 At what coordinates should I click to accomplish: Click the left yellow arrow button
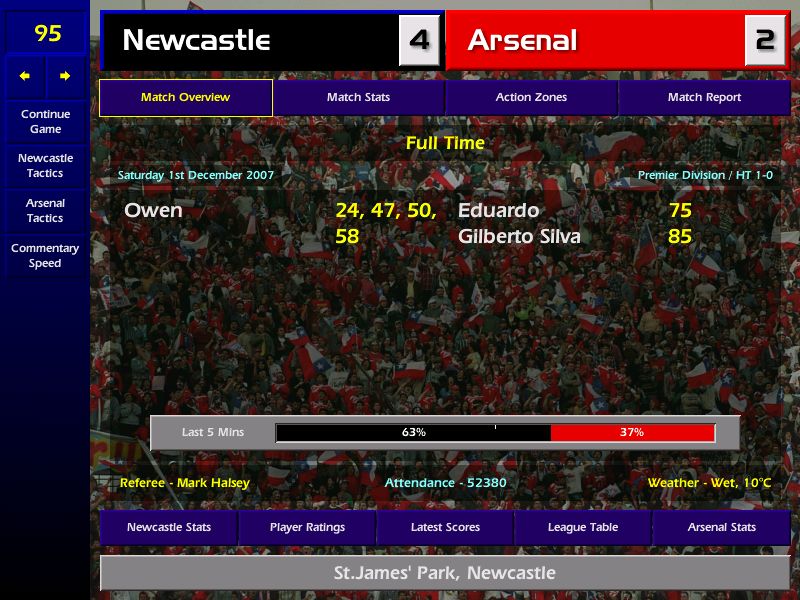point(25,76)
